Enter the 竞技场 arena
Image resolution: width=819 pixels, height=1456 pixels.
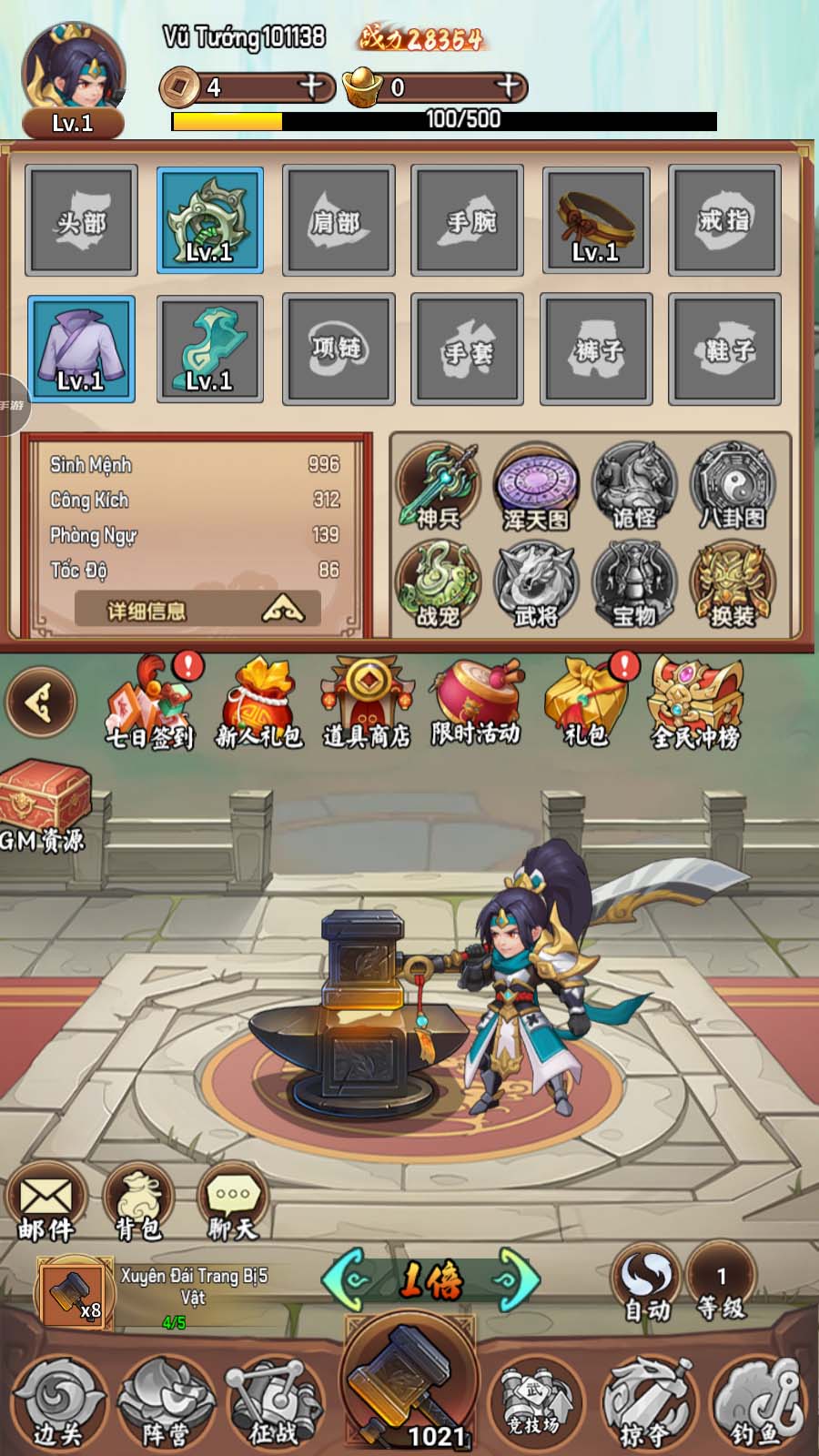point(534,1401)
